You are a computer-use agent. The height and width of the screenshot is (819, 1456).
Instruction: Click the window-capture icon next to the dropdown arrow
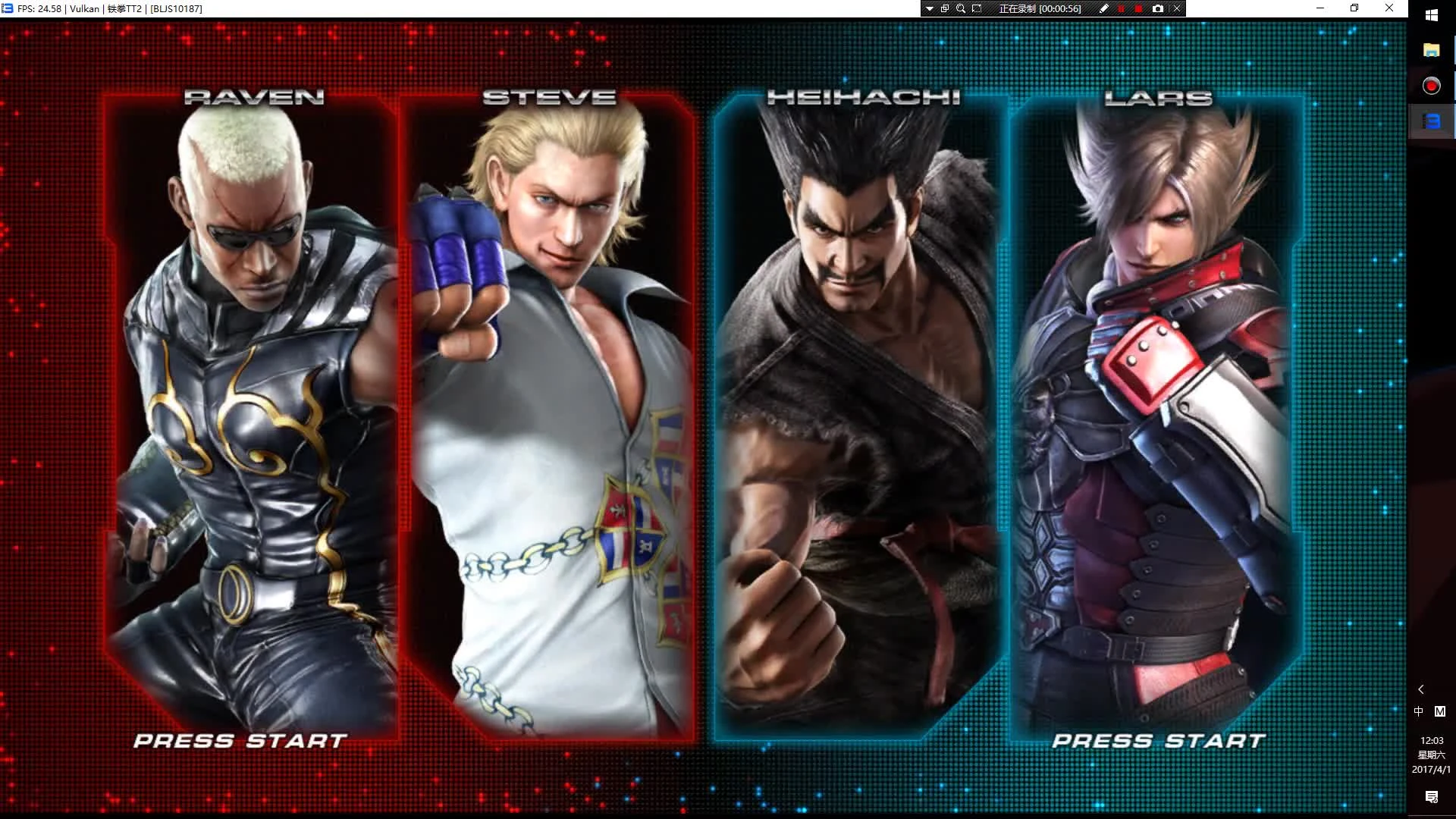(x=945, y=8)
